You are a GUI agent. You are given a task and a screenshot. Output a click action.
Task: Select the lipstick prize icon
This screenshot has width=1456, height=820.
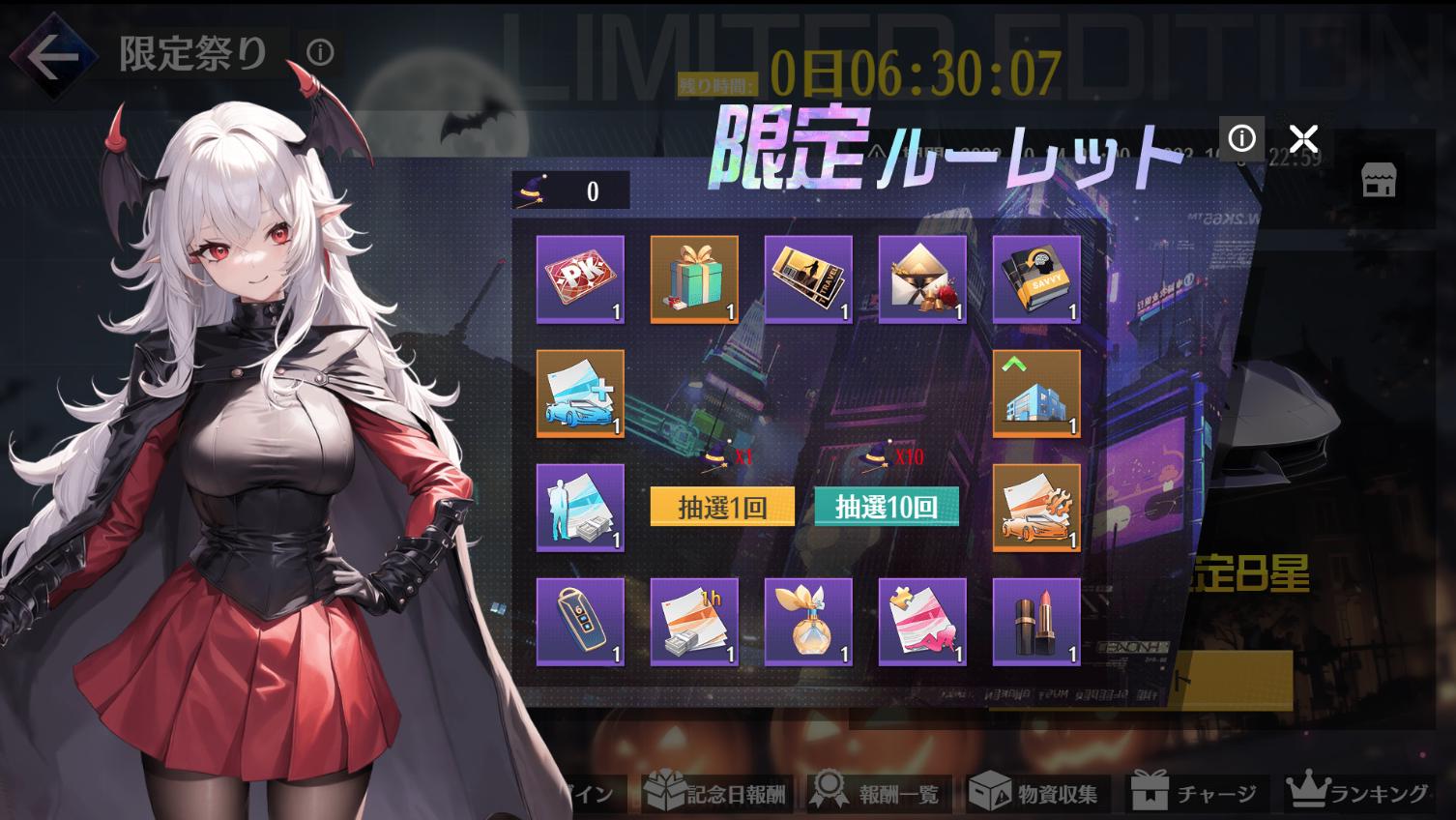(x=1035, y=622)
